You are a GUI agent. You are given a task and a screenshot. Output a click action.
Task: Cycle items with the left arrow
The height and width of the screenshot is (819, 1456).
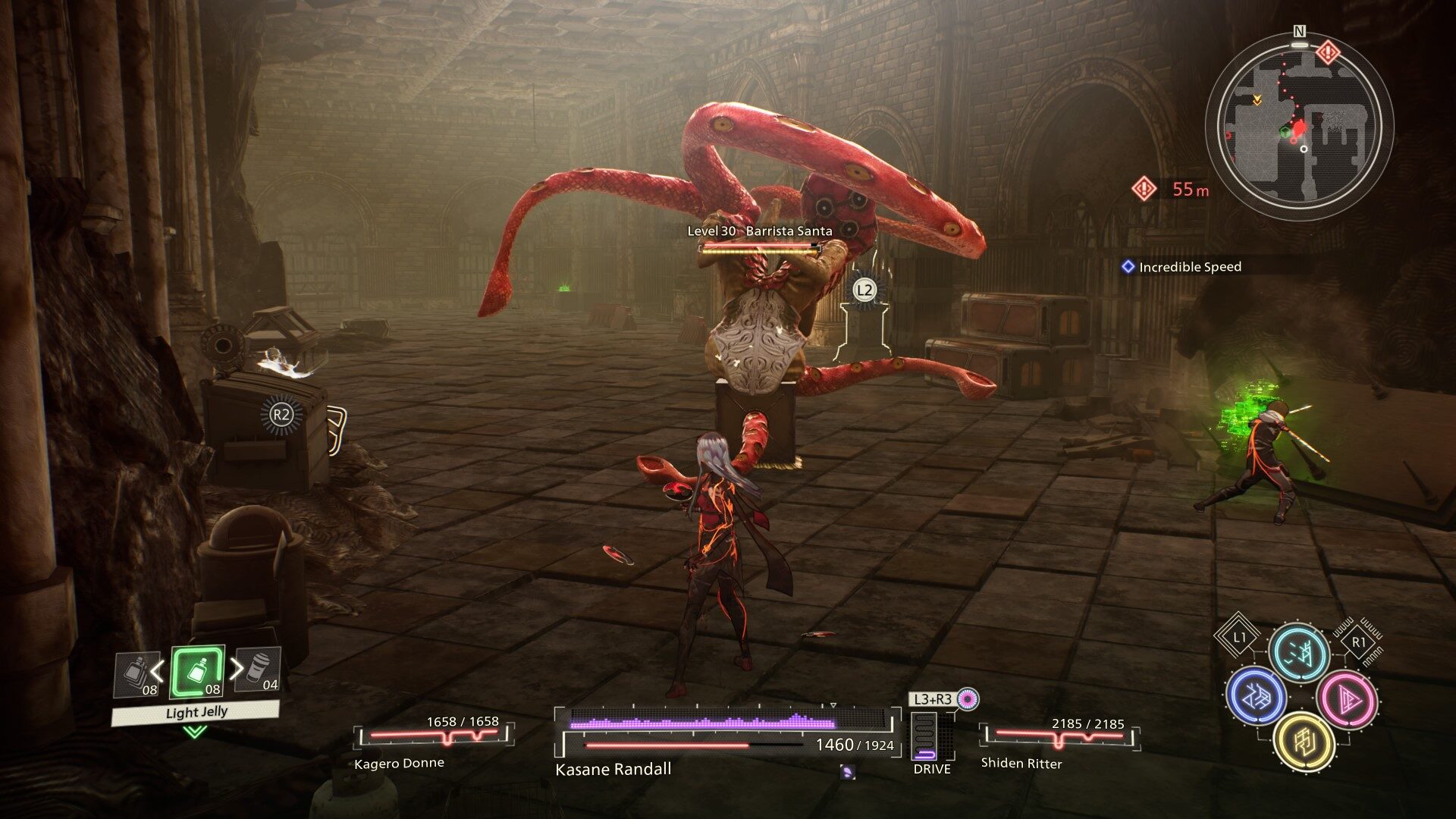[x=158, y=670]
